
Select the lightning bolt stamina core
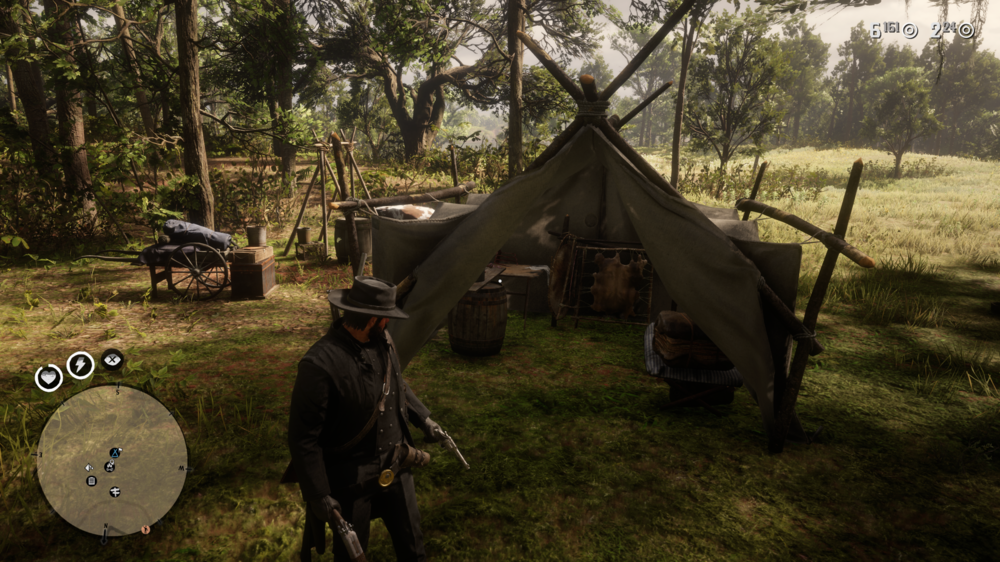[80, 365]
